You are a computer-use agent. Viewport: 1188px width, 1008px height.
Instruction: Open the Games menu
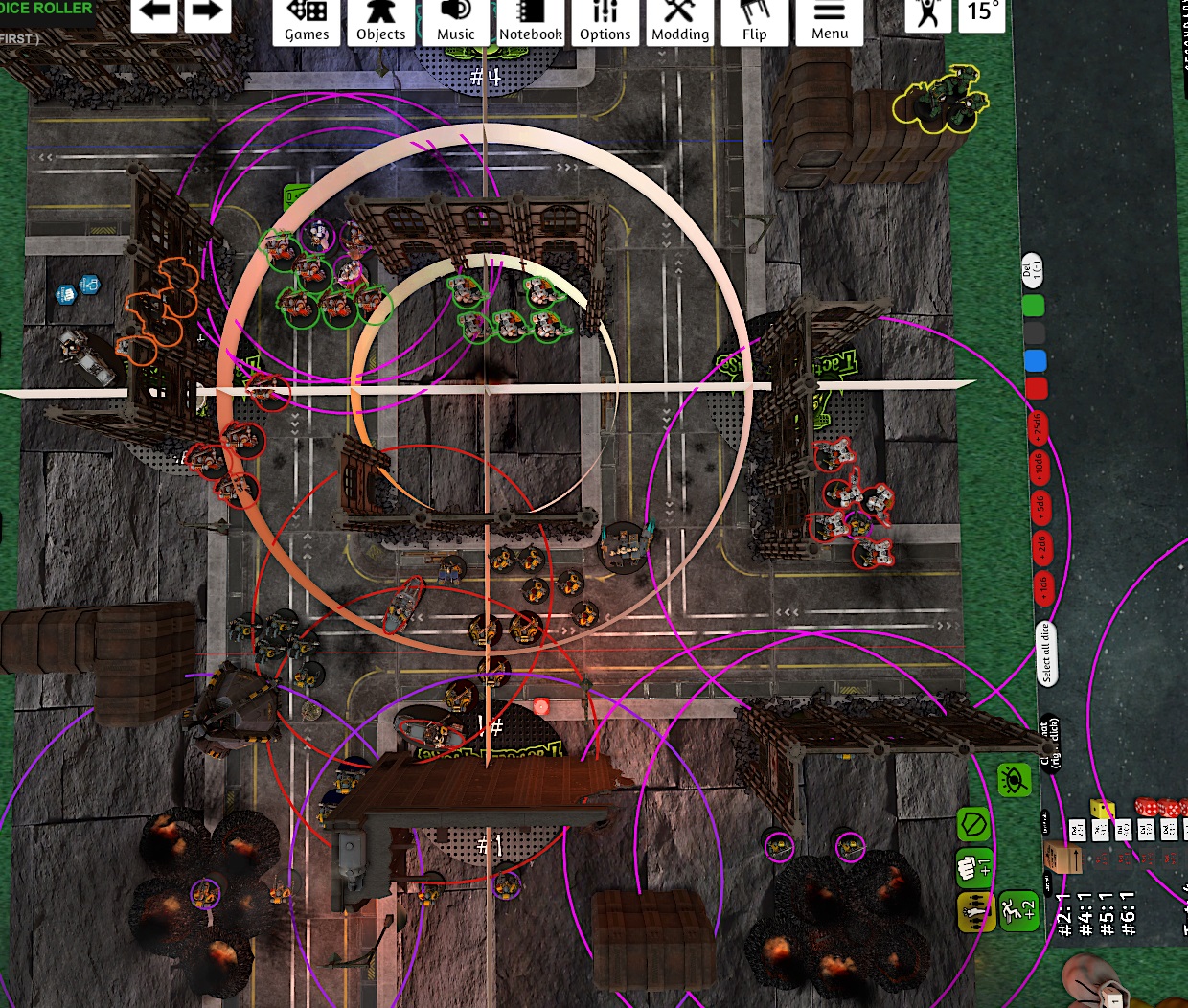(307, 22)
